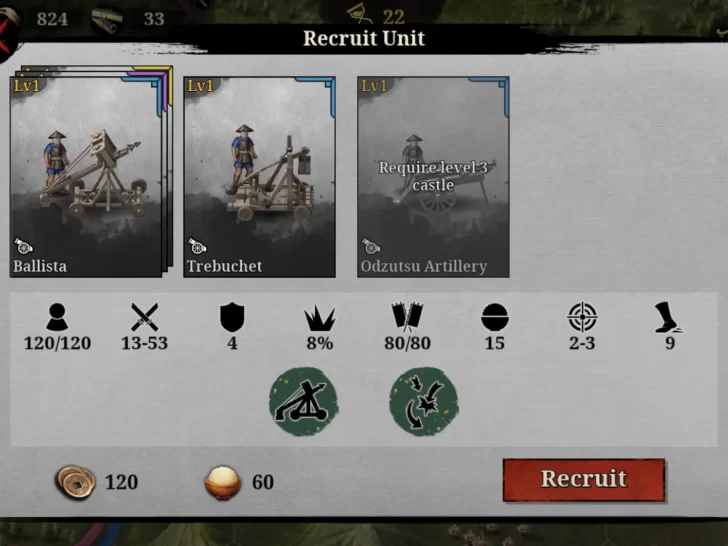
Task: Select the locked Odzutsu Artillery card
Action: [x=433, y=176]
